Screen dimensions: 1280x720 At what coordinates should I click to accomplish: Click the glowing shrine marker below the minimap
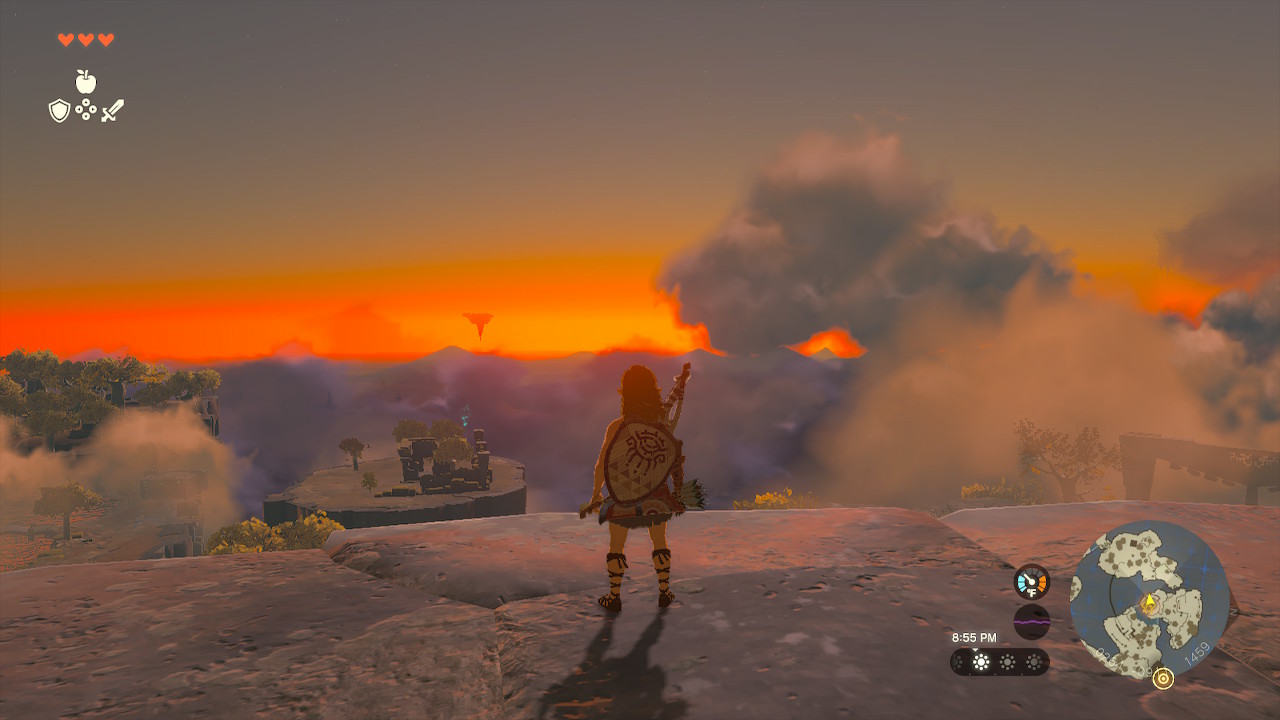(1163, 679)
